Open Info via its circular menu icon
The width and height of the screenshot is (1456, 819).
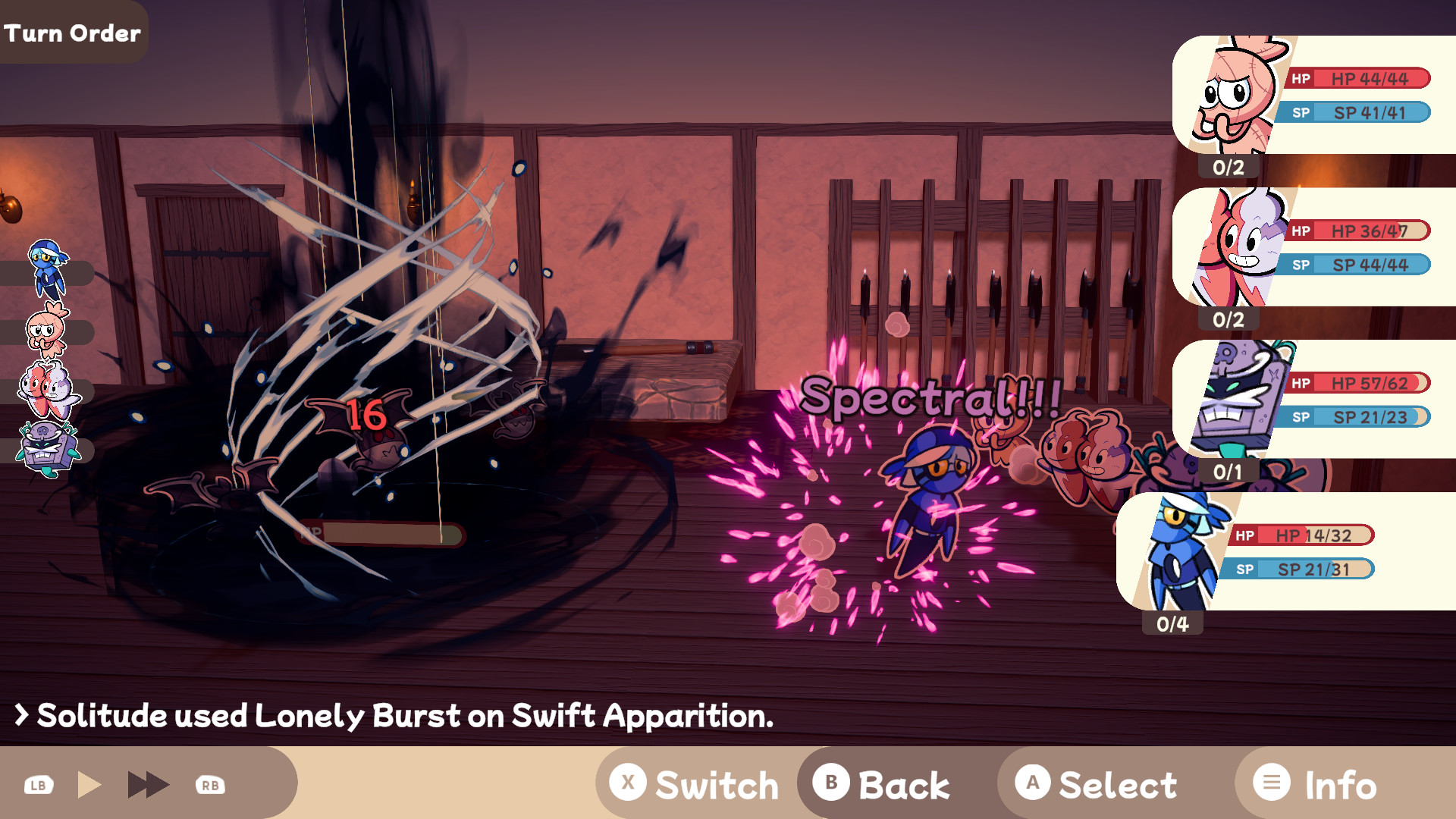[1271, 783]
